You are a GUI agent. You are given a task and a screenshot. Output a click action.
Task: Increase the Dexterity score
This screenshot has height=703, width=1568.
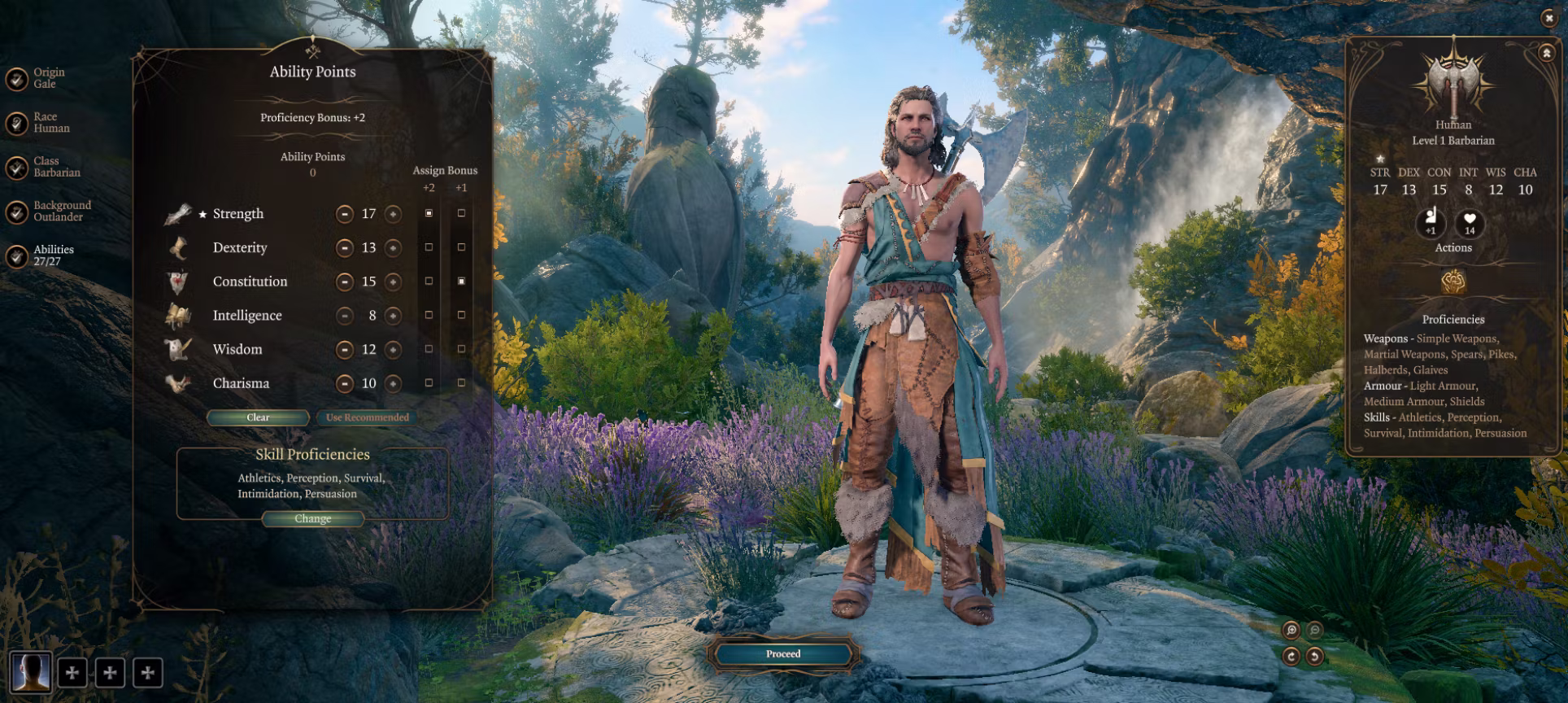tap(394, 248)
